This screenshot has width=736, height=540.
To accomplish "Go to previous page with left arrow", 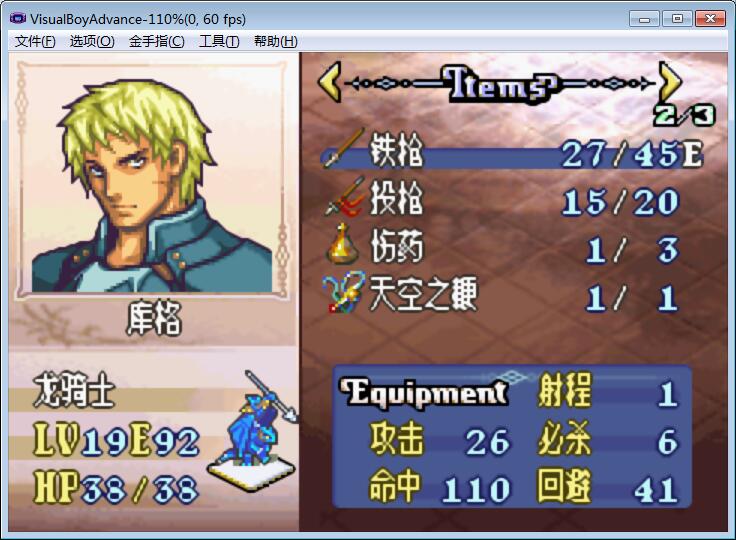I will click(x=330, y=82).
